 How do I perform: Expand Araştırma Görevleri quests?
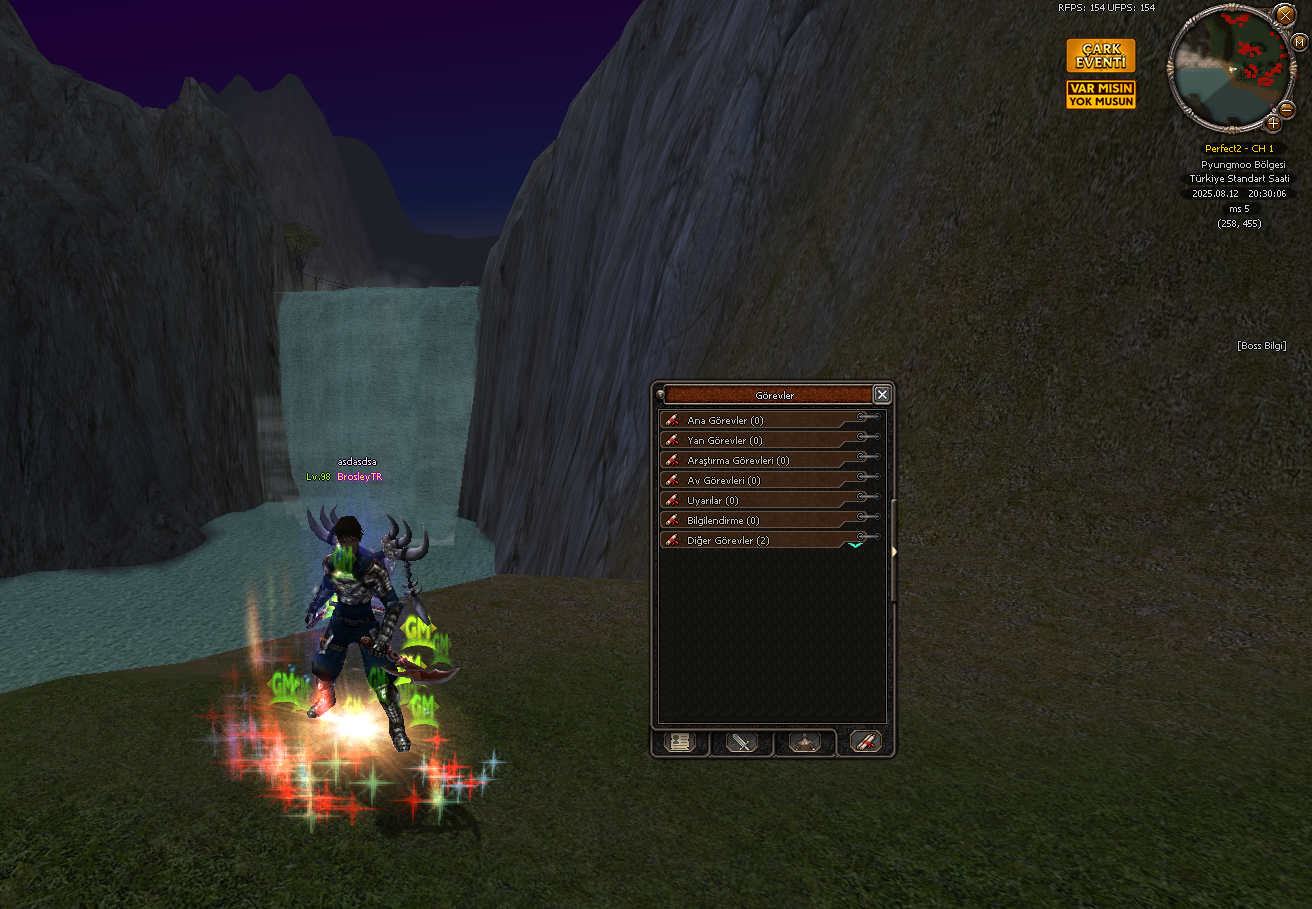pos(760,461)
